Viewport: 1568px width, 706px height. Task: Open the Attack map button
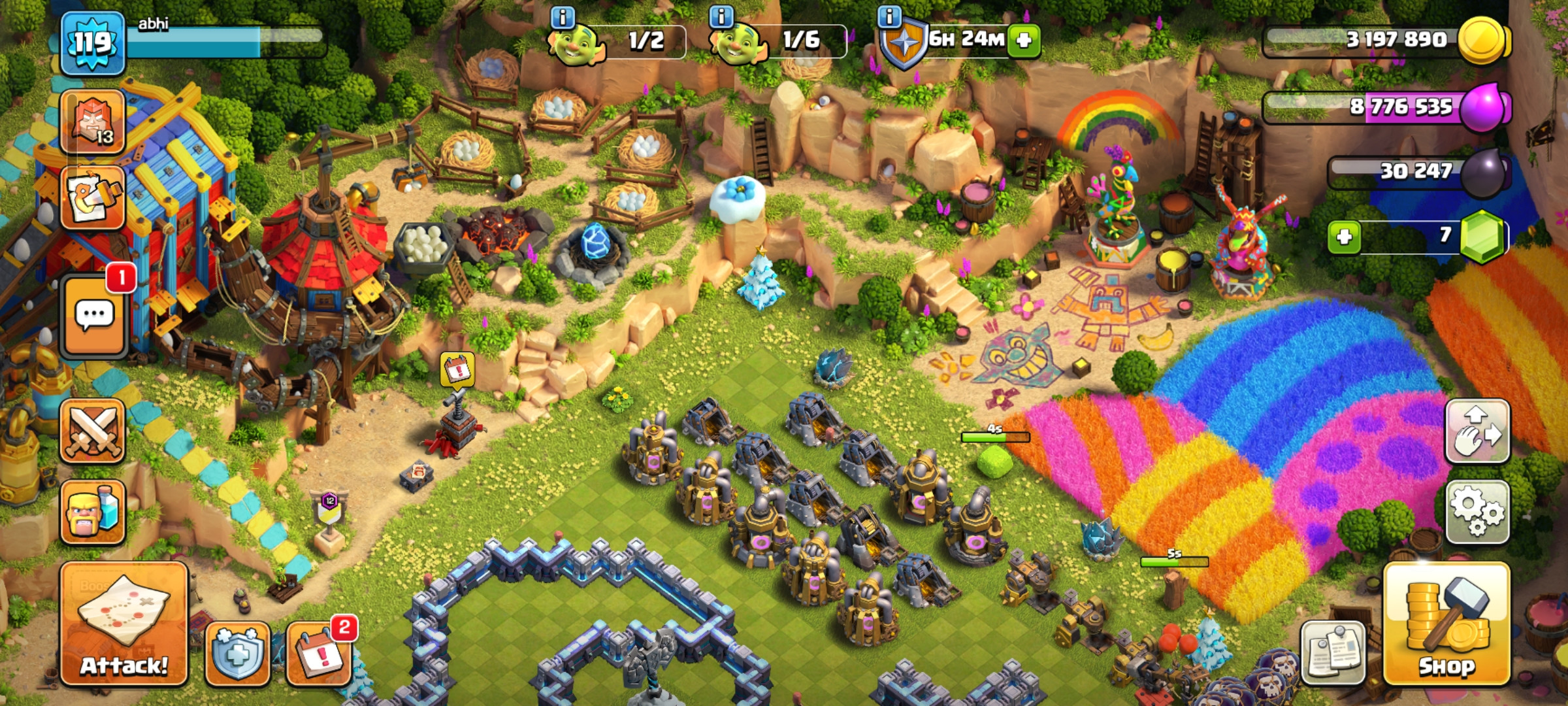point(124,624)
